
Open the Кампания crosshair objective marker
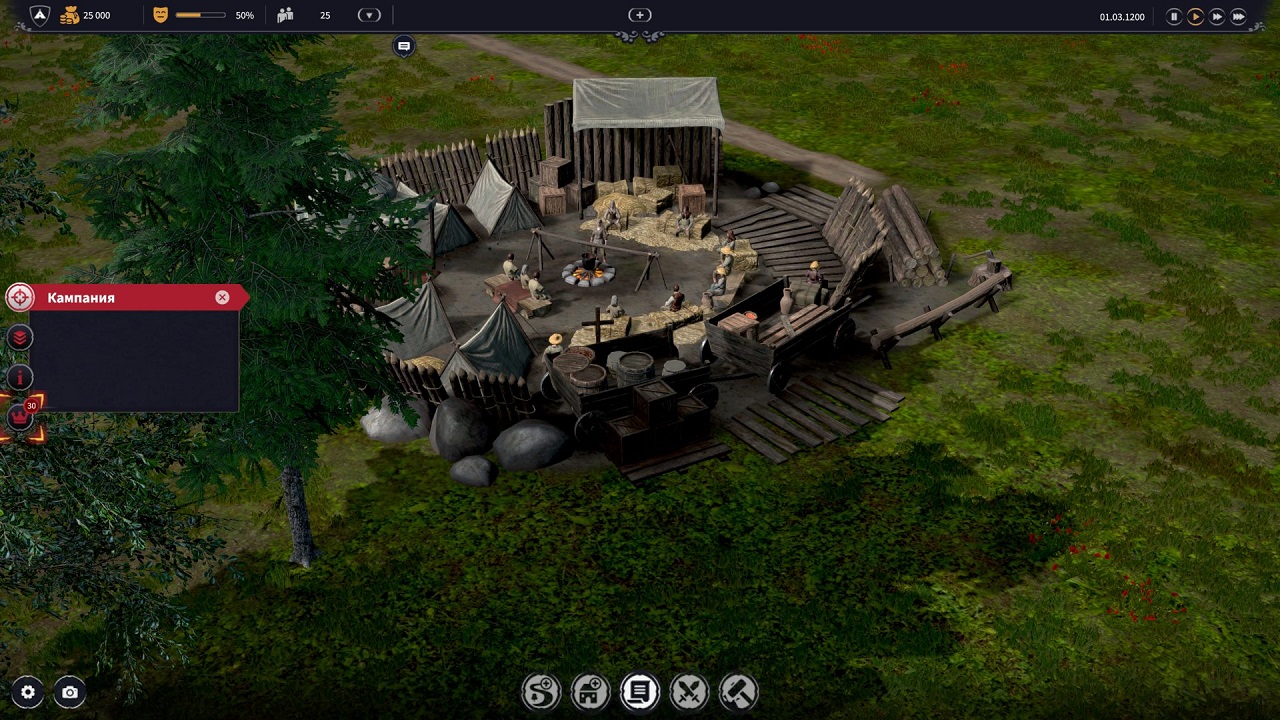tap(20, 297)
